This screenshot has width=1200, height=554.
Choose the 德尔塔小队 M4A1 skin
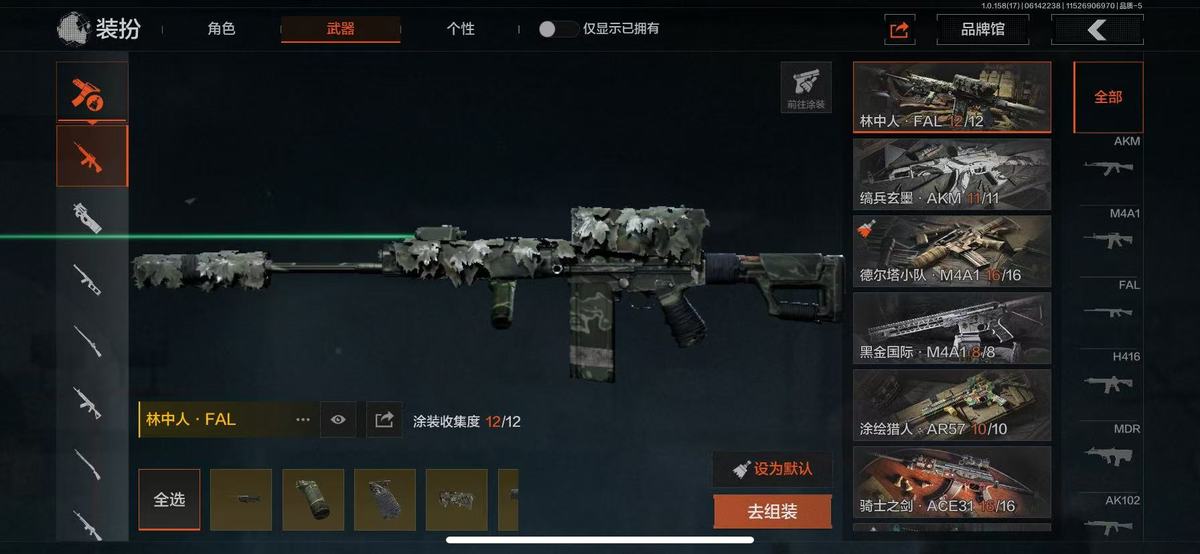click(951, 251)
